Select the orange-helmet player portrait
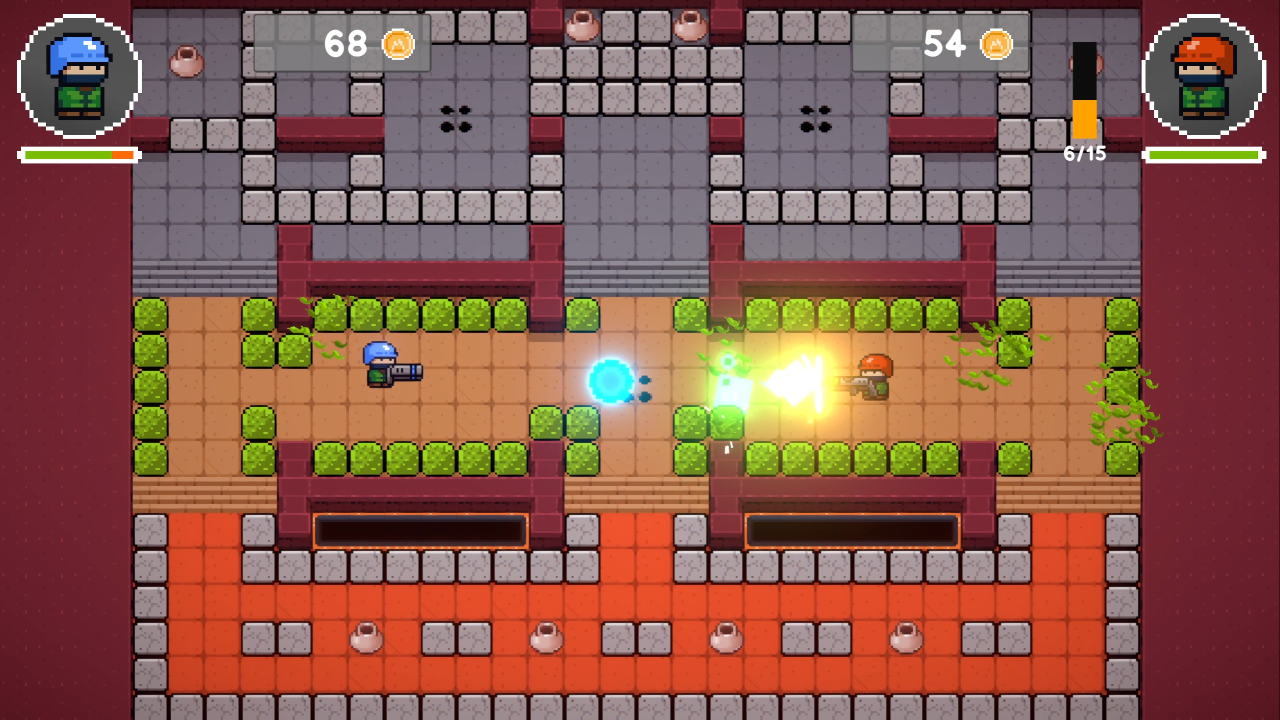1280x720 pixels. click(1202, 77)
